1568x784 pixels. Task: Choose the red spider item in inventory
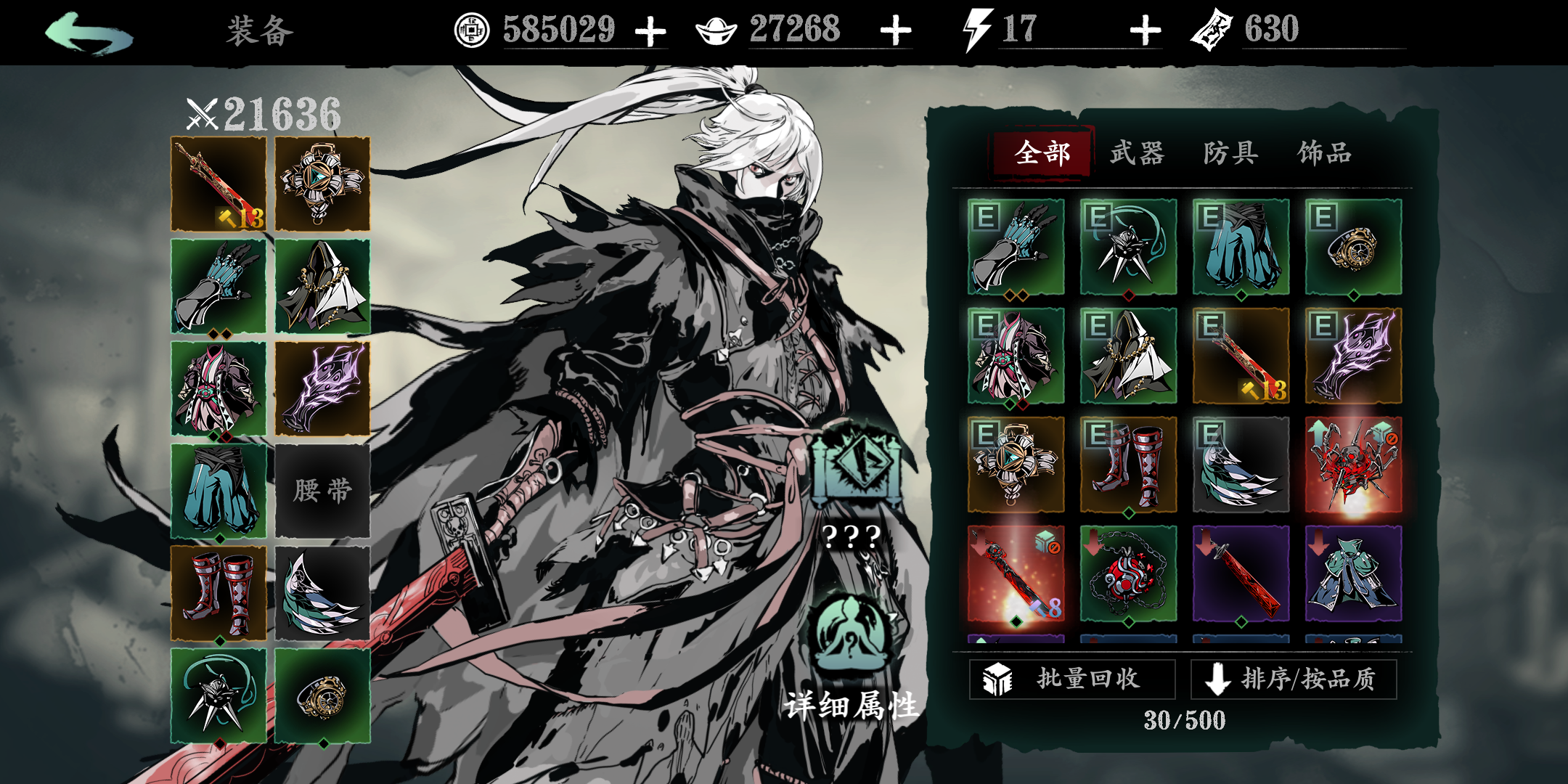1353,465
